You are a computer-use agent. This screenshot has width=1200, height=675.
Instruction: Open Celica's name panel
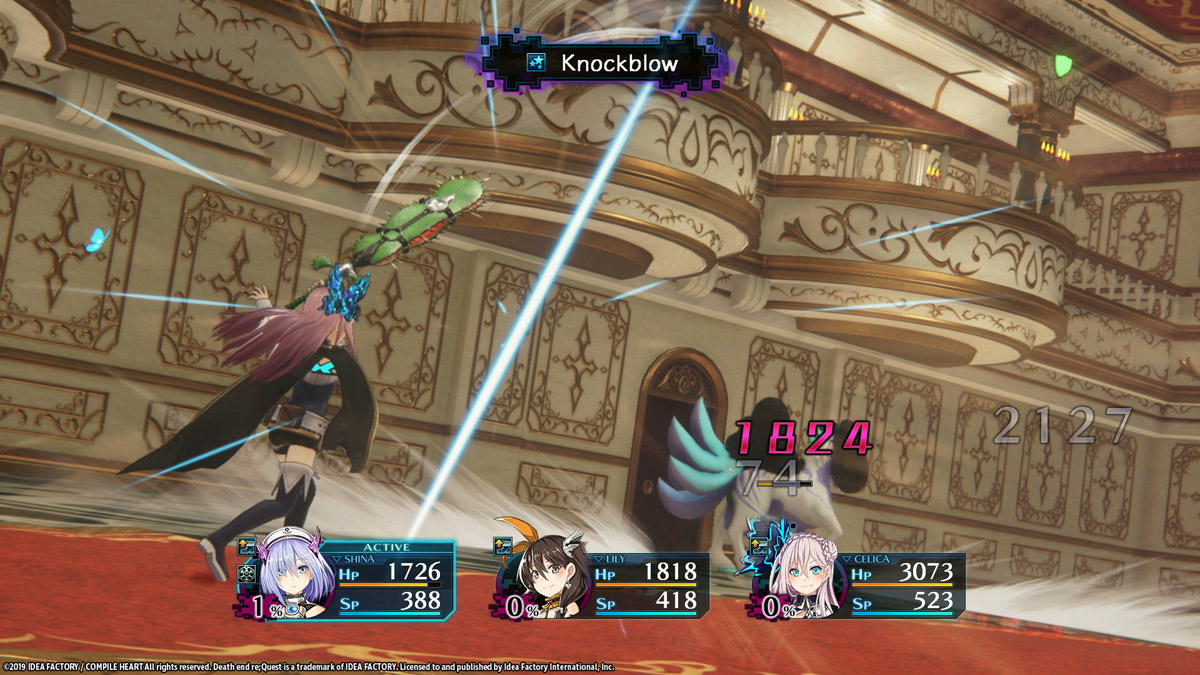872,559
